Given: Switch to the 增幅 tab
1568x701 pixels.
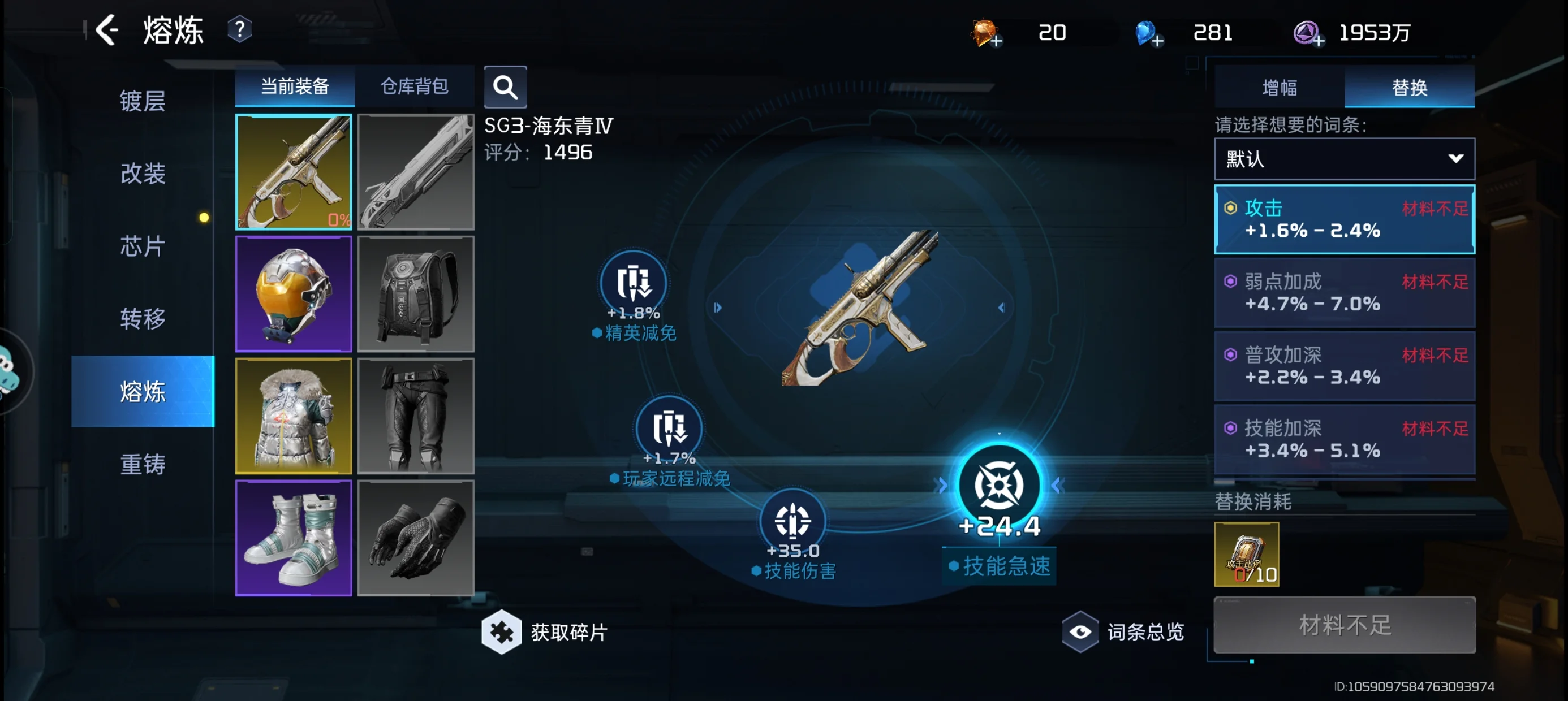Looking at the screenshot, I should pyautogui.click(x=1280, y=88).
